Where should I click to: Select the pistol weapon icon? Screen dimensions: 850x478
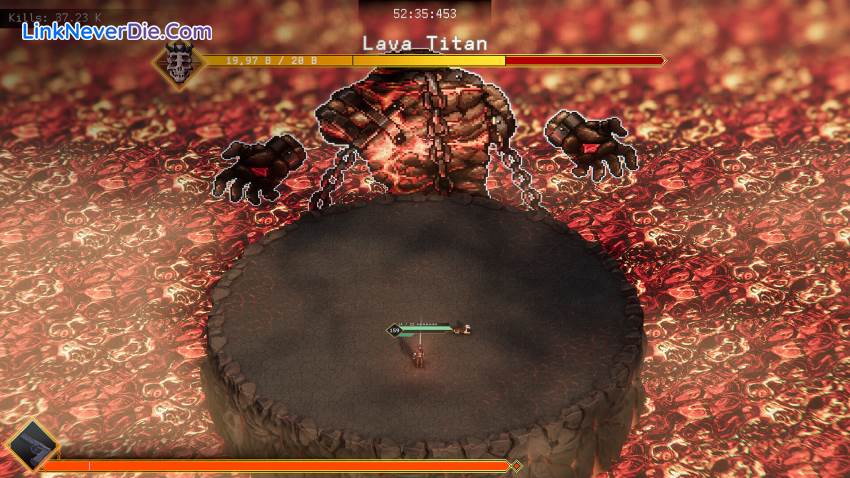click(x=31, y=445)
